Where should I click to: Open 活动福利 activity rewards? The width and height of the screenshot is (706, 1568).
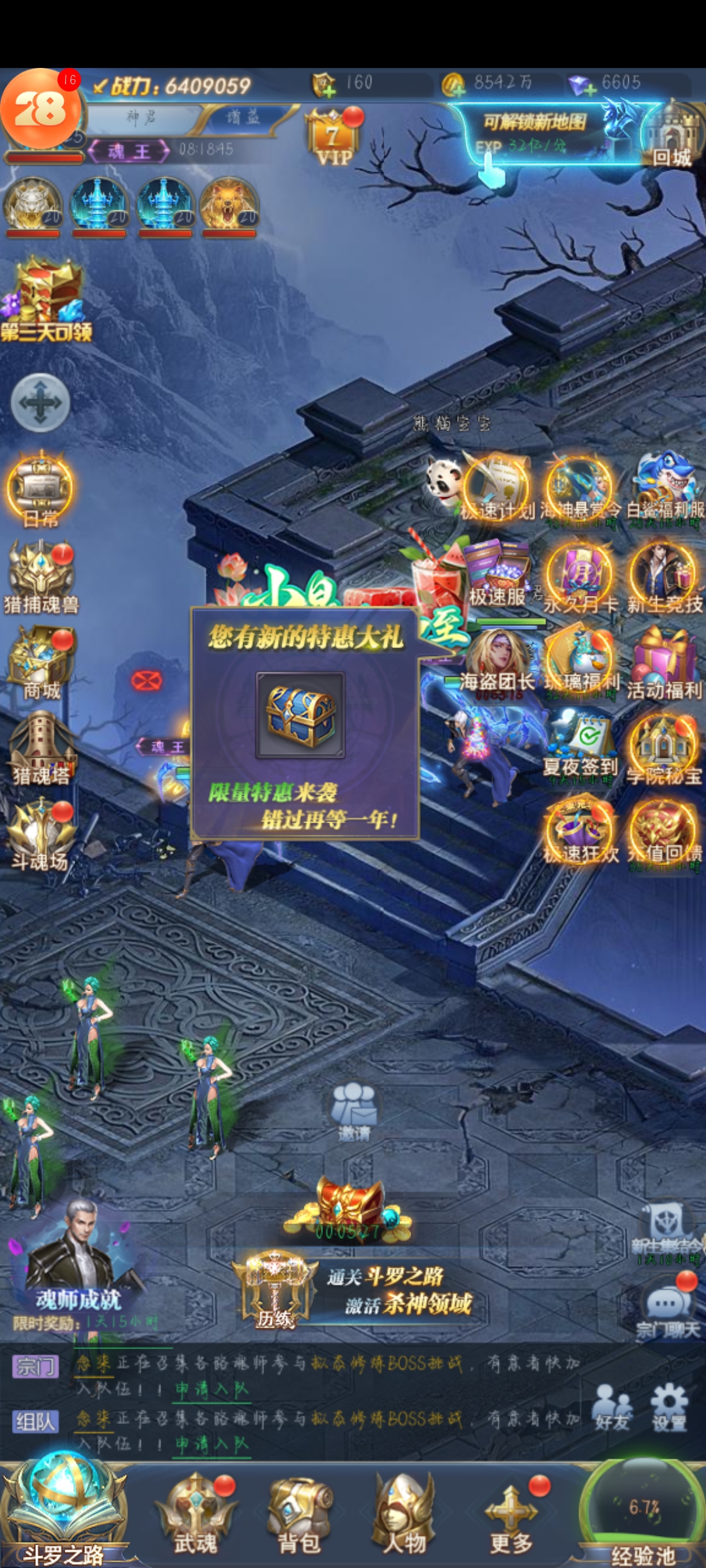pyautogui.click(x=664, y=661)
